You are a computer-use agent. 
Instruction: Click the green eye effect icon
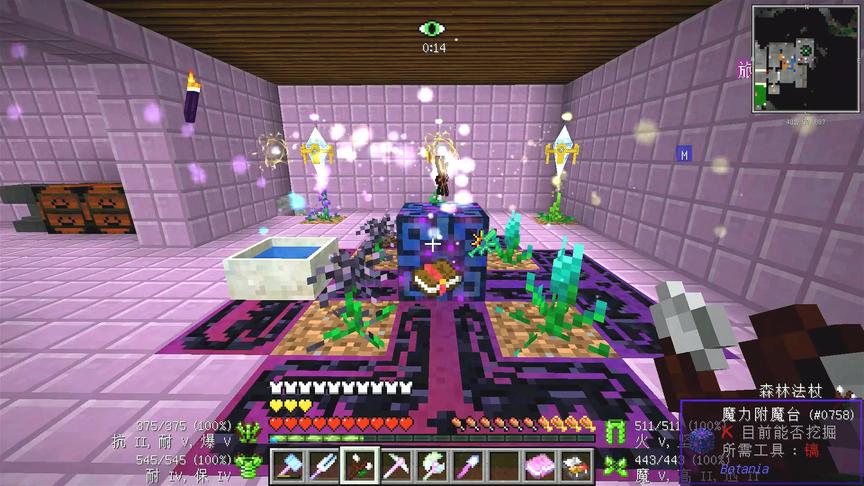(433, 29)
